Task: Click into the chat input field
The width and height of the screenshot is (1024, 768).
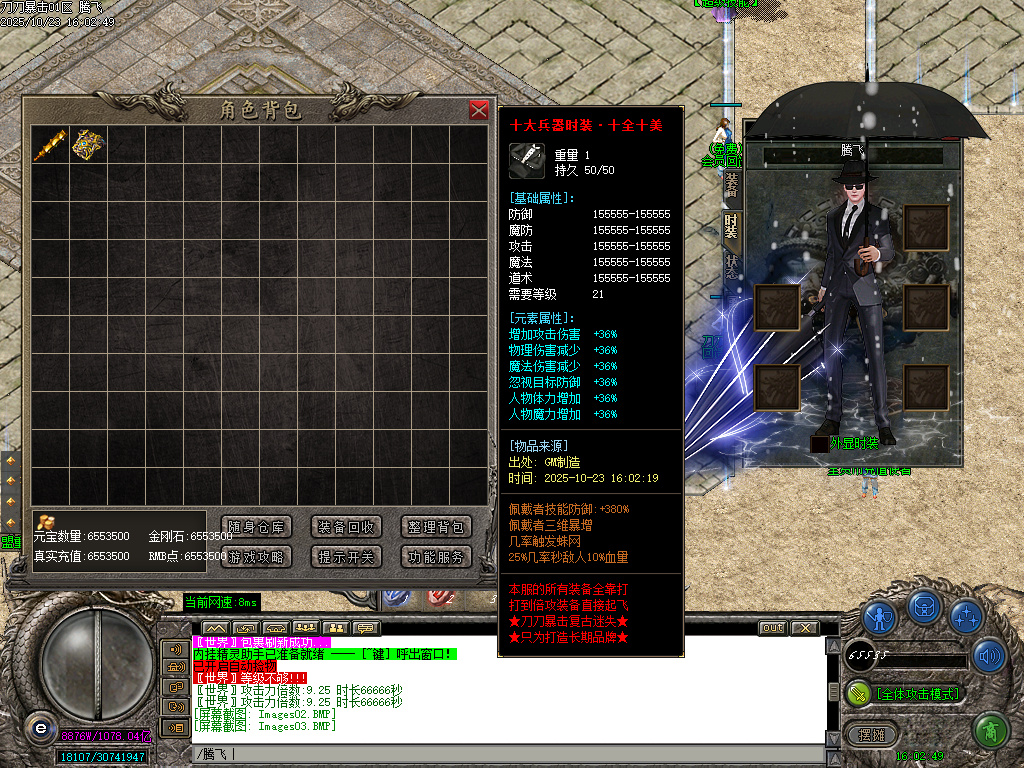Action: pos(500,754)
